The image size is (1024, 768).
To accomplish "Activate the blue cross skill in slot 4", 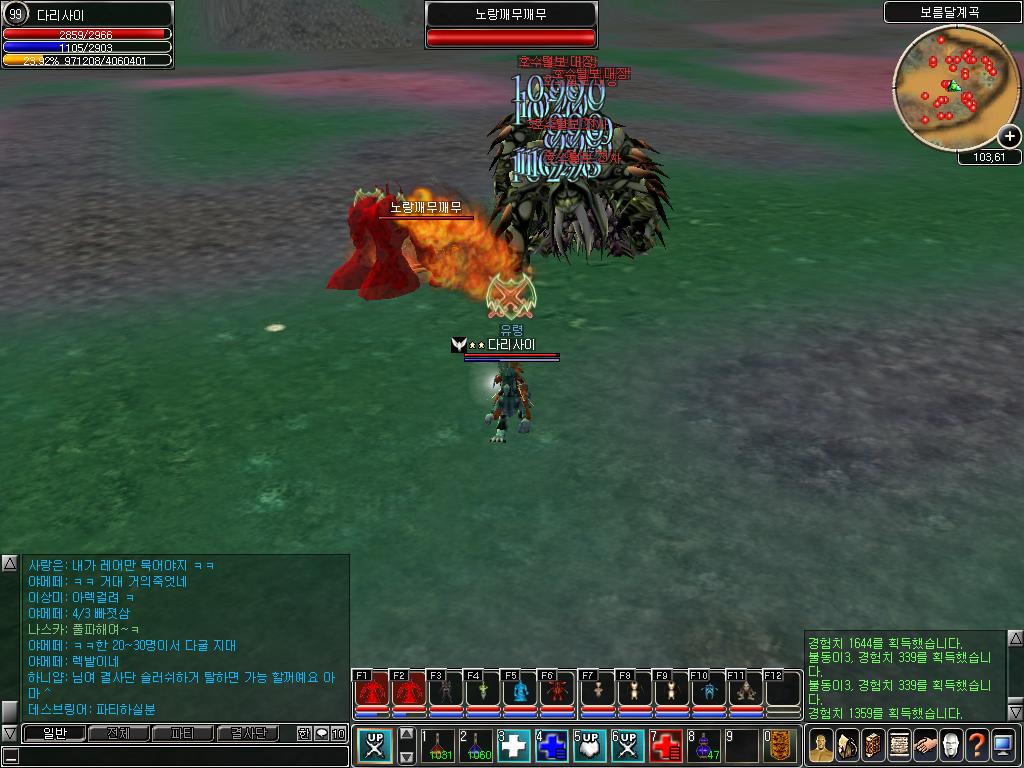I will coord(552,745).
